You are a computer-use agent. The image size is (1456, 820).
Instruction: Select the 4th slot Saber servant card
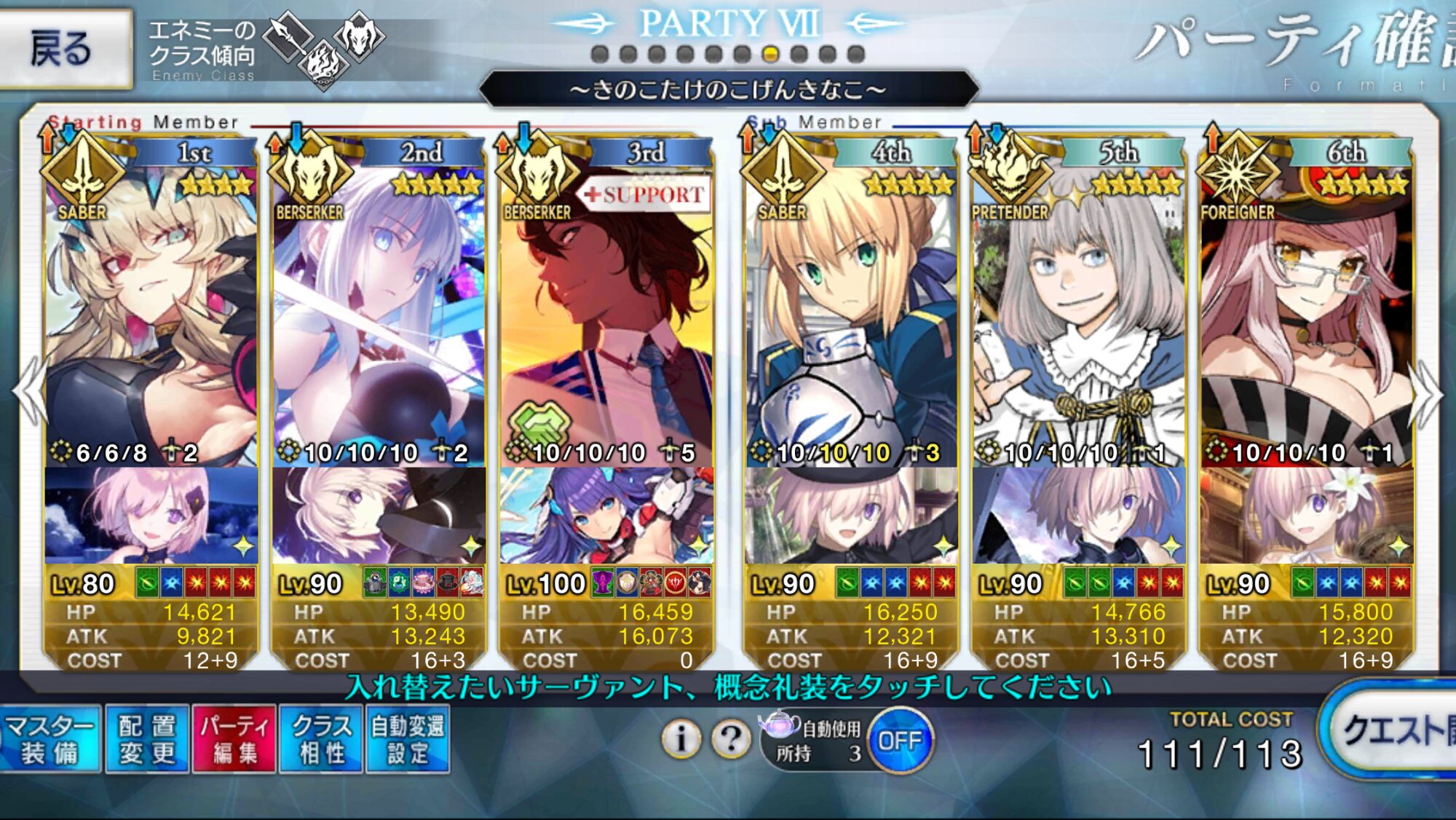pyautogui.click(x=850, y=313)
